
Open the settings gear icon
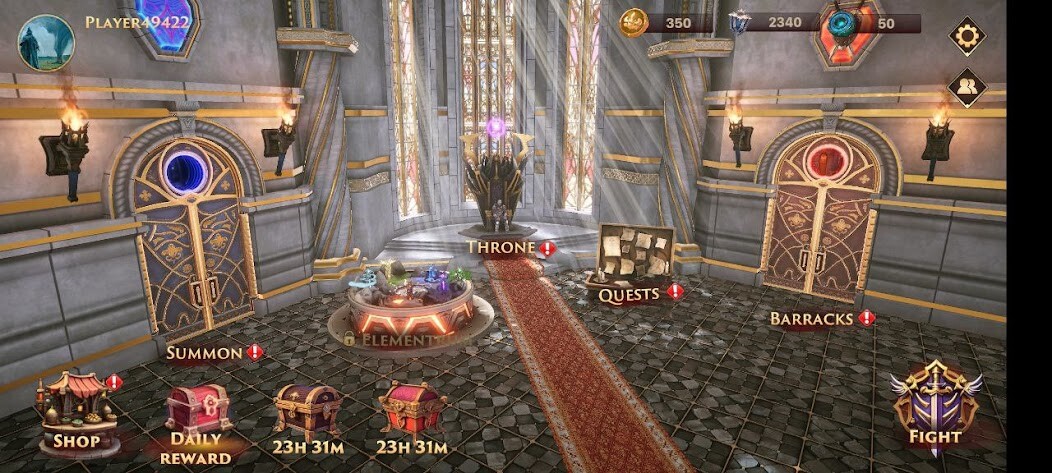pos(967,37)
